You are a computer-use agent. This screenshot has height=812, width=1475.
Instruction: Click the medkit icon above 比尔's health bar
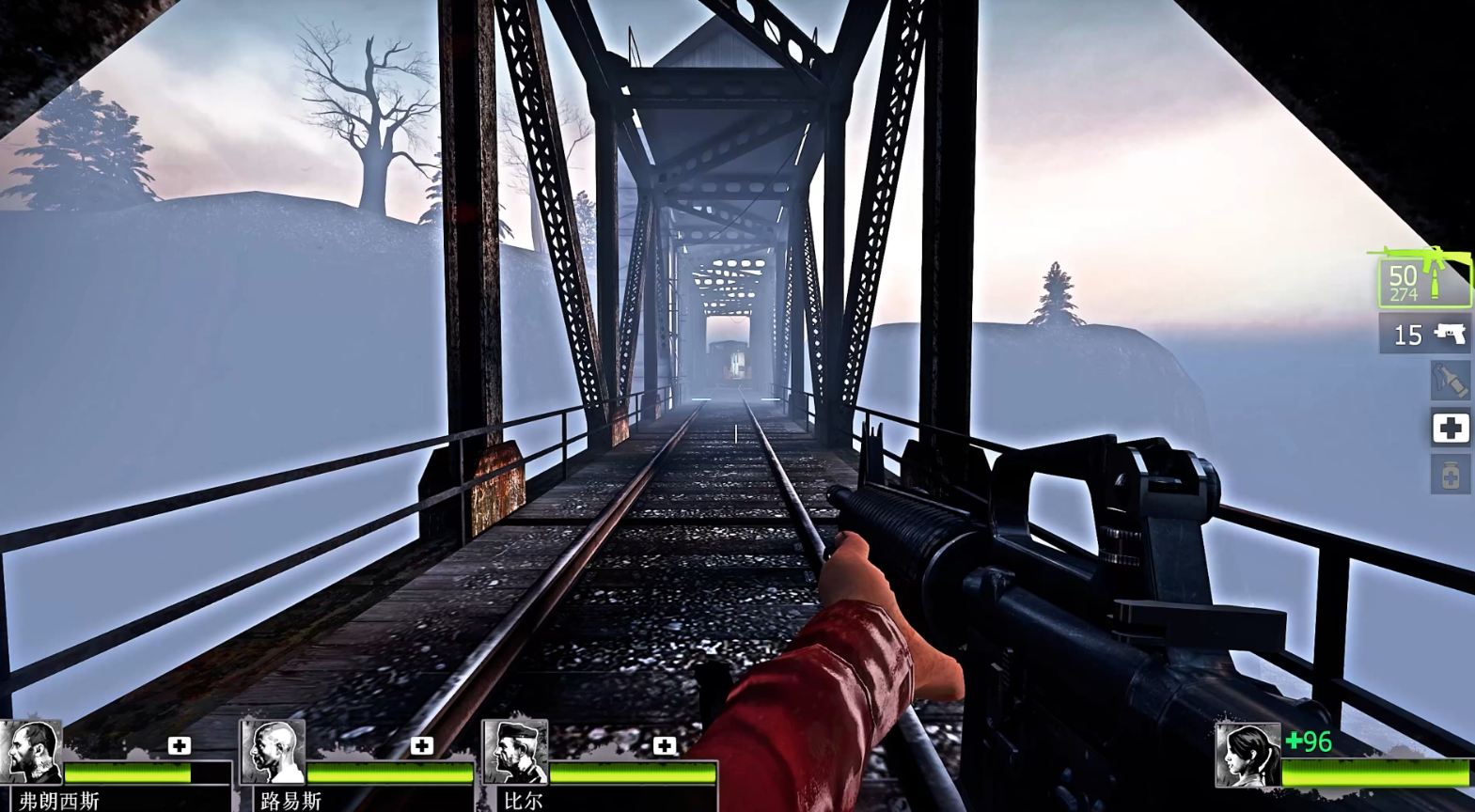tap(665, 745)
